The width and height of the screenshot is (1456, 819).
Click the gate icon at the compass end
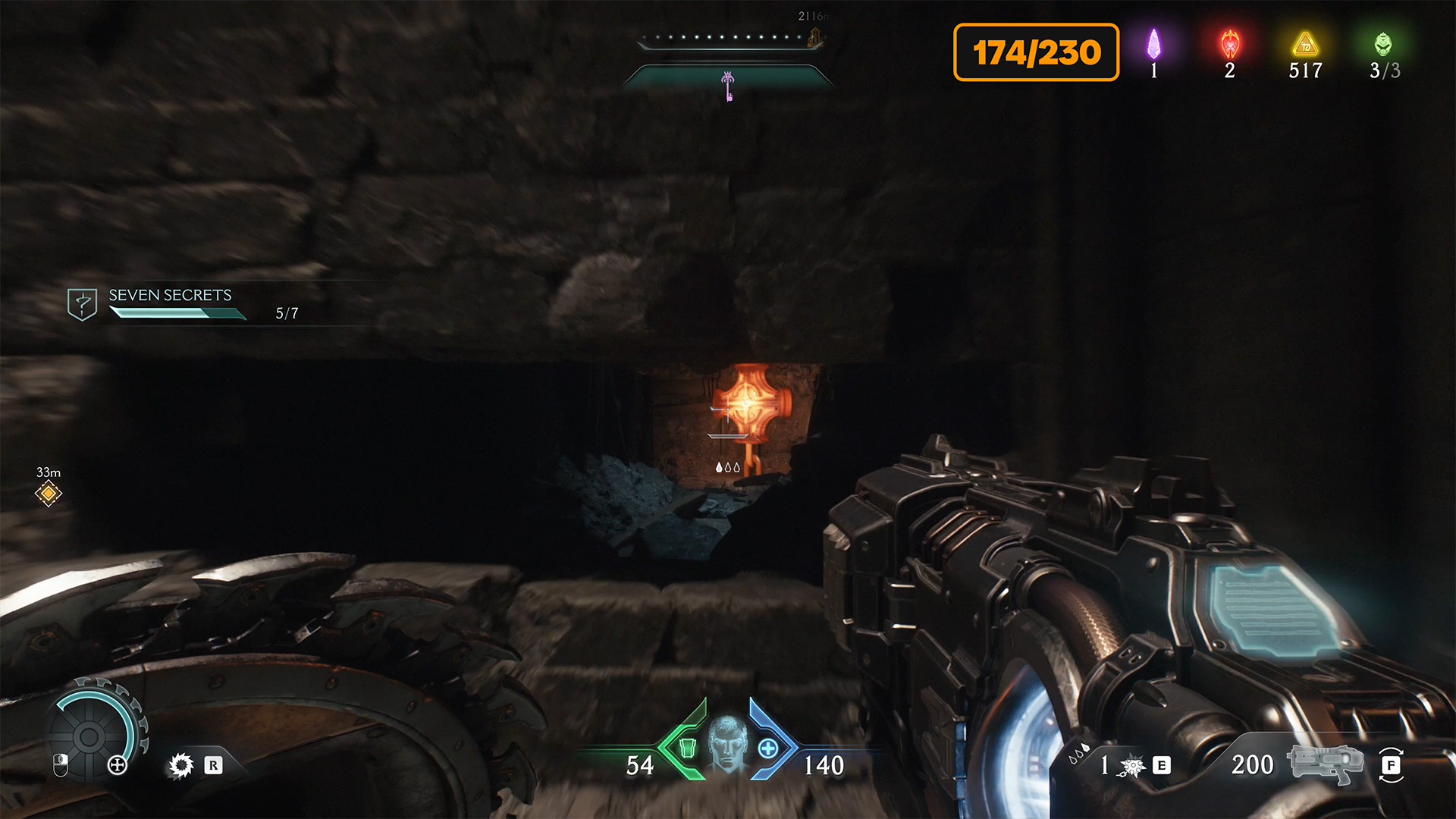tap(816, 37)
